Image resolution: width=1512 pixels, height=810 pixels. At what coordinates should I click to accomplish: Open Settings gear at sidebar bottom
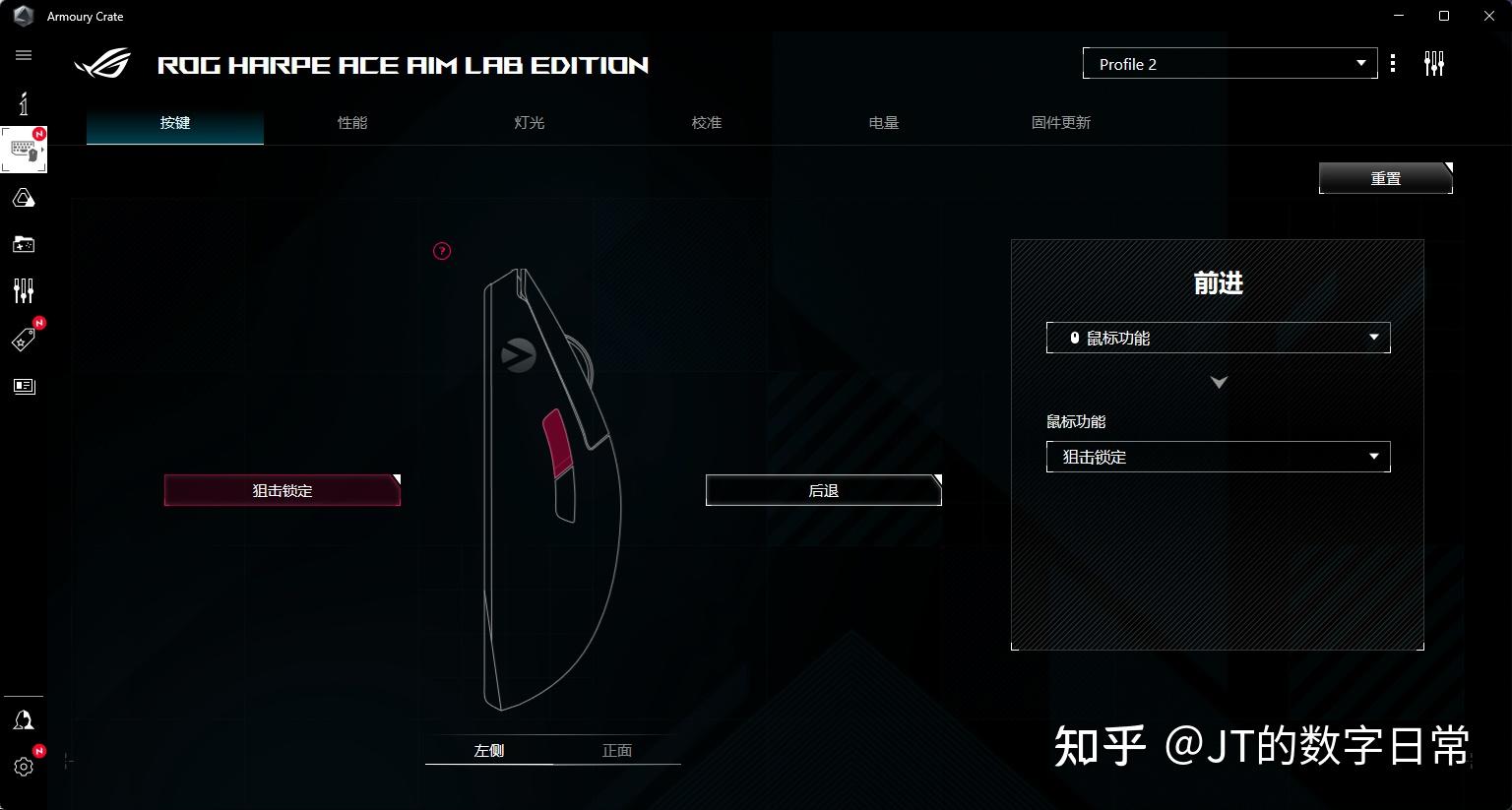tap(23, 767)
